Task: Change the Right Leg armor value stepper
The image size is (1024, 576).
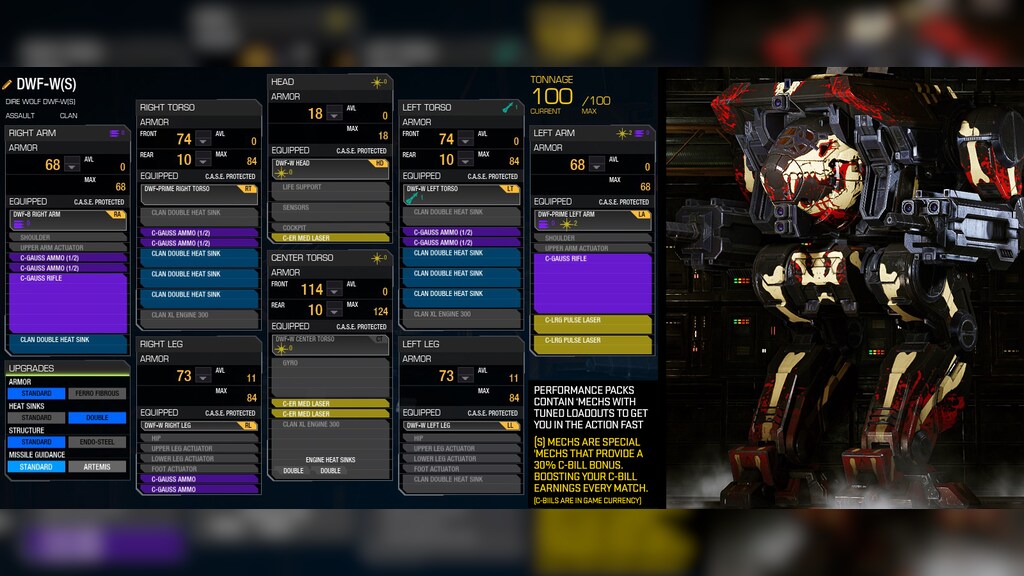Action: coord(203,377)
